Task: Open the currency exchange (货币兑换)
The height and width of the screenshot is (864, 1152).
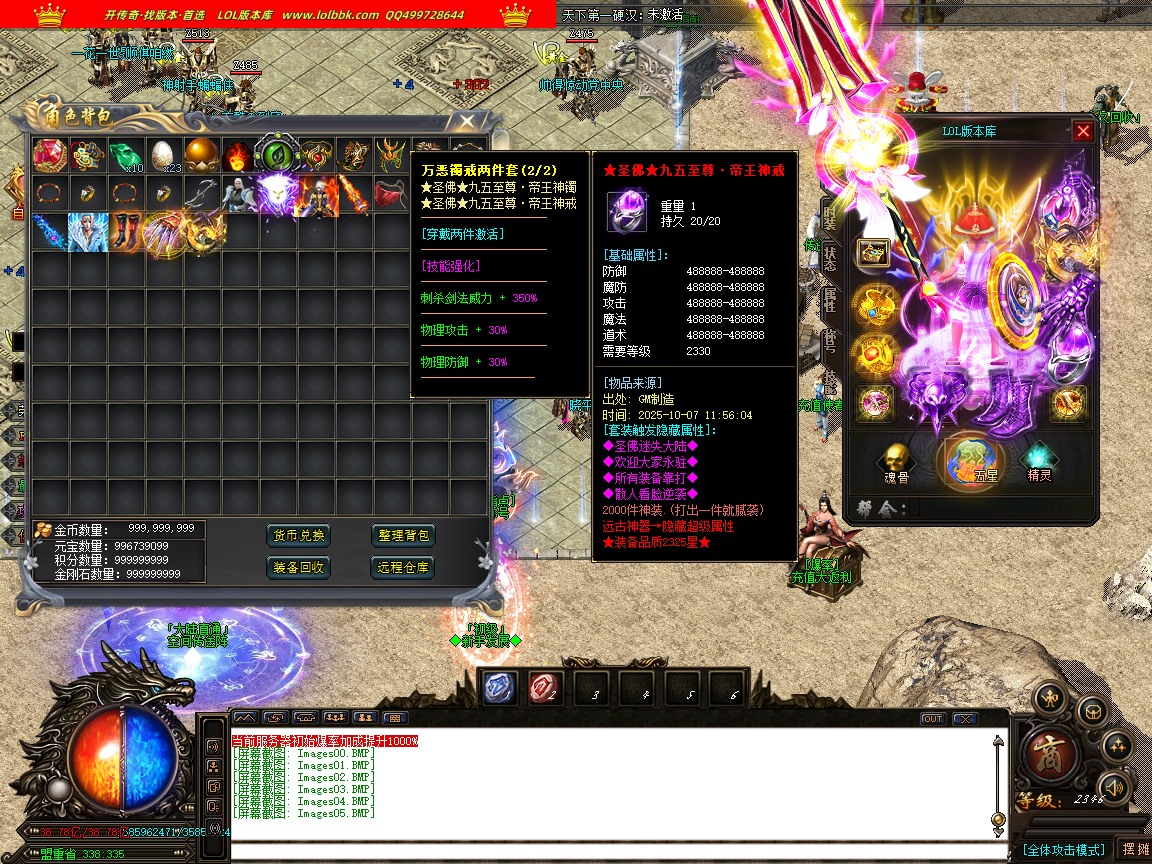Action: pos(299,535)
